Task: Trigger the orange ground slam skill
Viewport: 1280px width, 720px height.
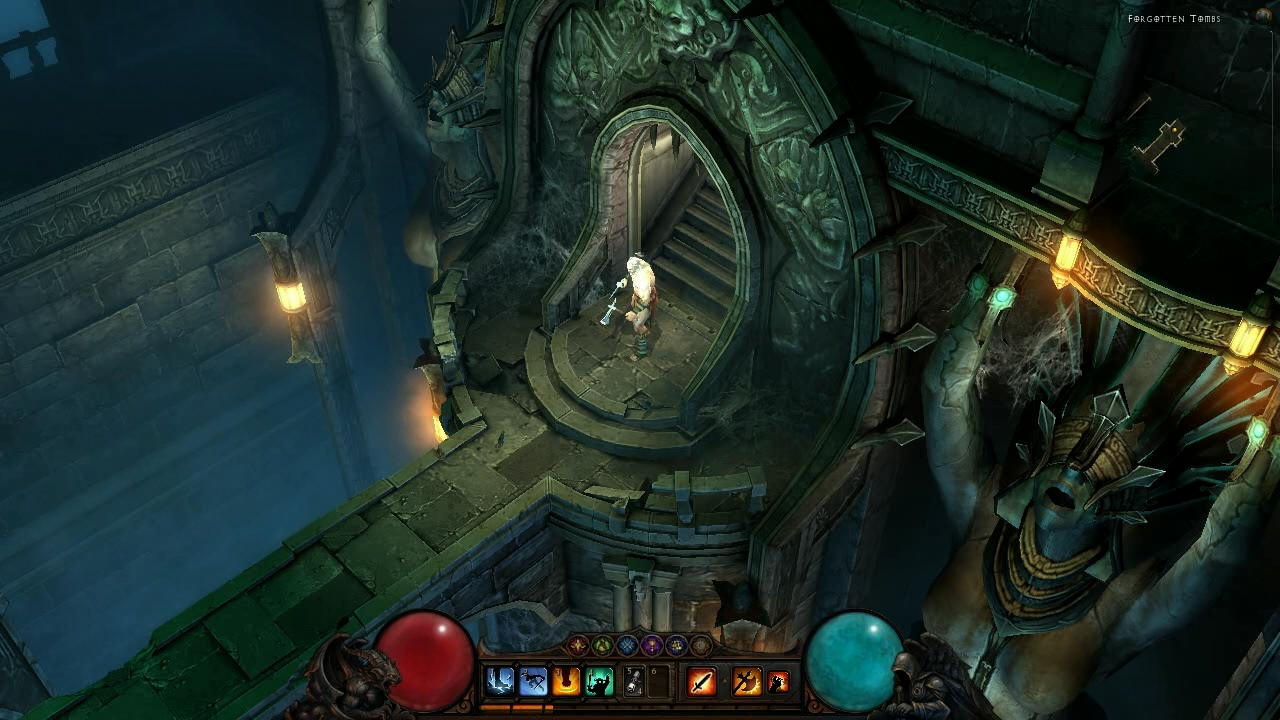Action: tap(566, 682)
